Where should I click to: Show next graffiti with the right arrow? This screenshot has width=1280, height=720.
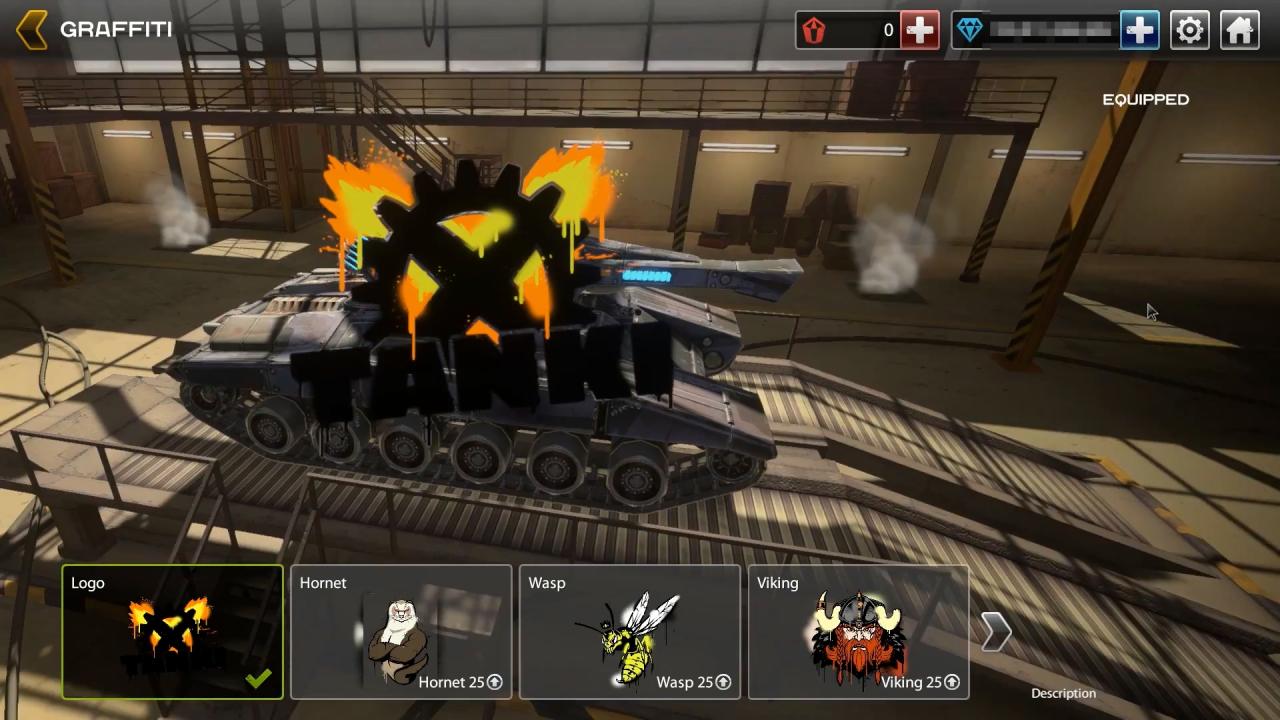click(x=996, y=632)
